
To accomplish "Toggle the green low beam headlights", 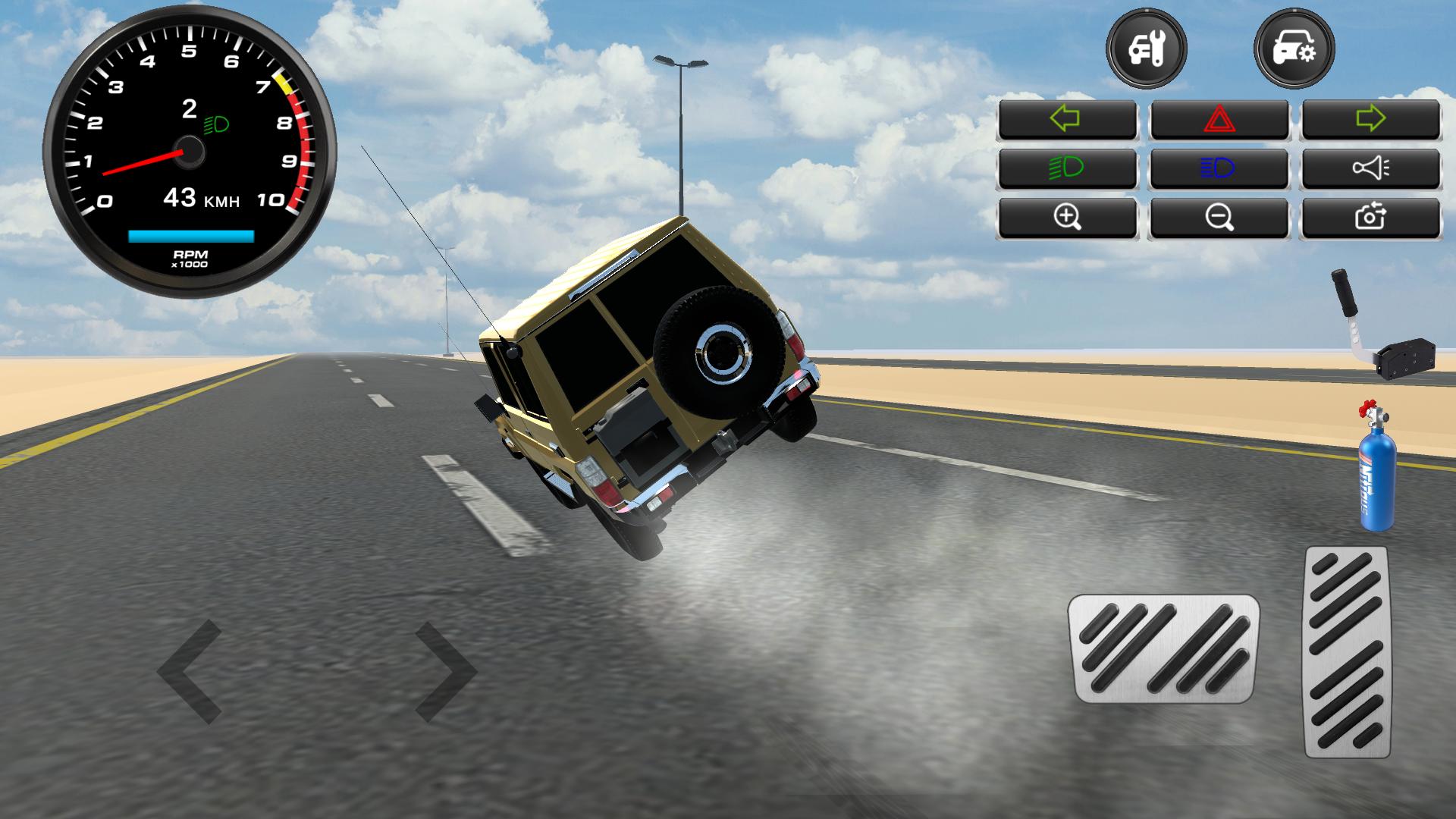I will coord(1067,168).
